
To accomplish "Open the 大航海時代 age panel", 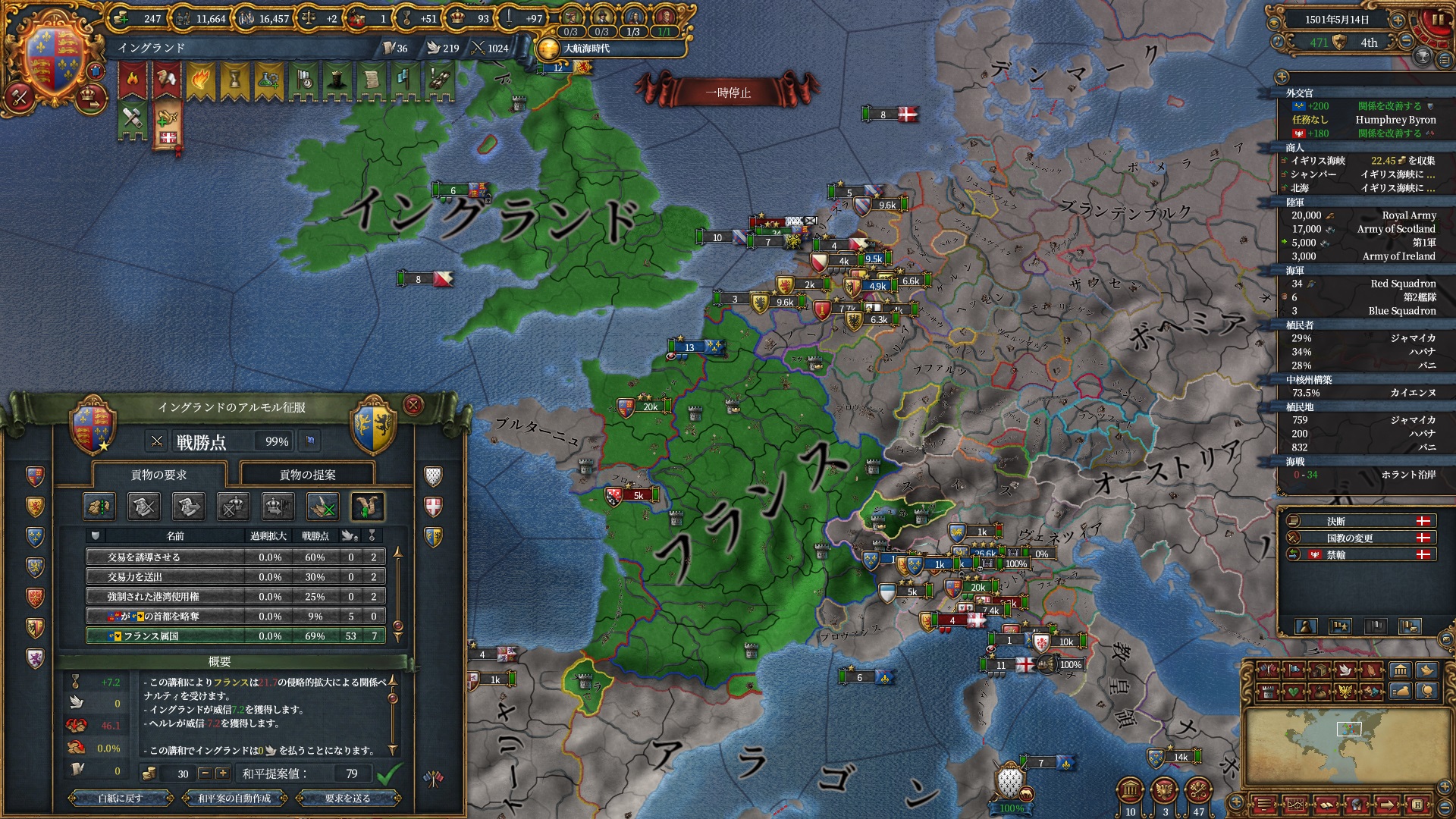I will tap(585, 49).
